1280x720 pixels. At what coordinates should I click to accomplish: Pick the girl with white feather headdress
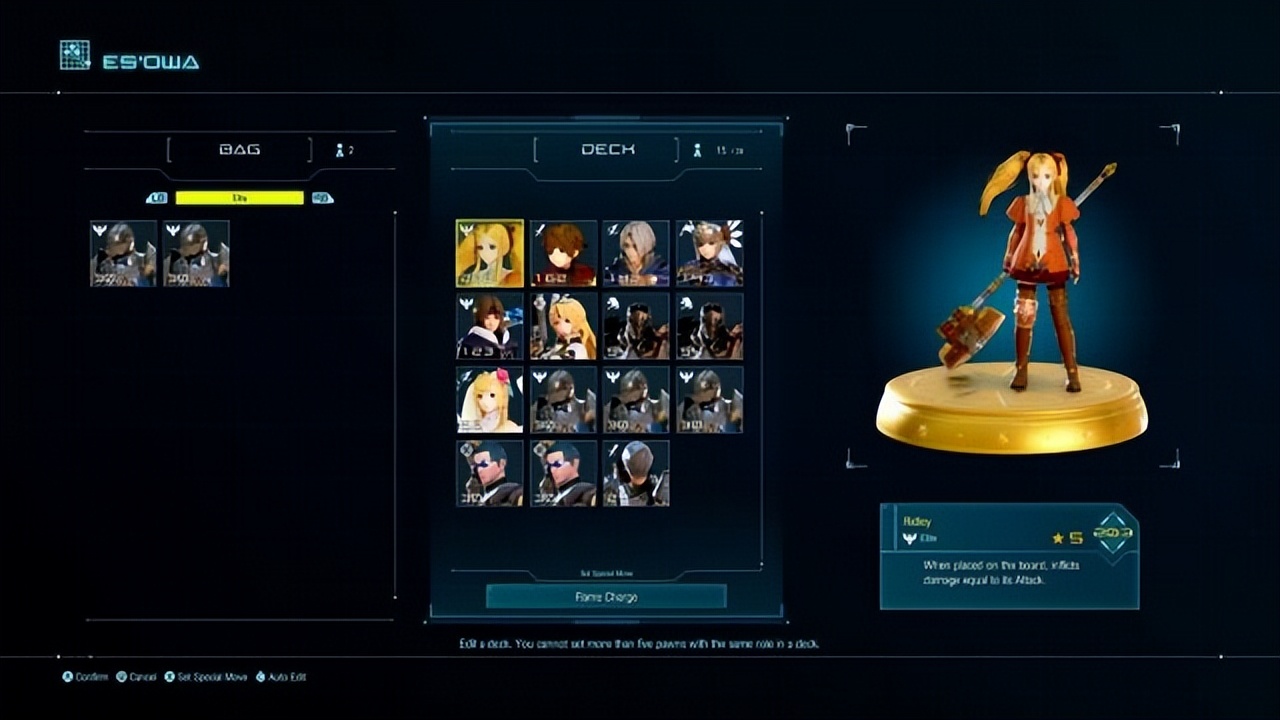click(x=709, y=254)
